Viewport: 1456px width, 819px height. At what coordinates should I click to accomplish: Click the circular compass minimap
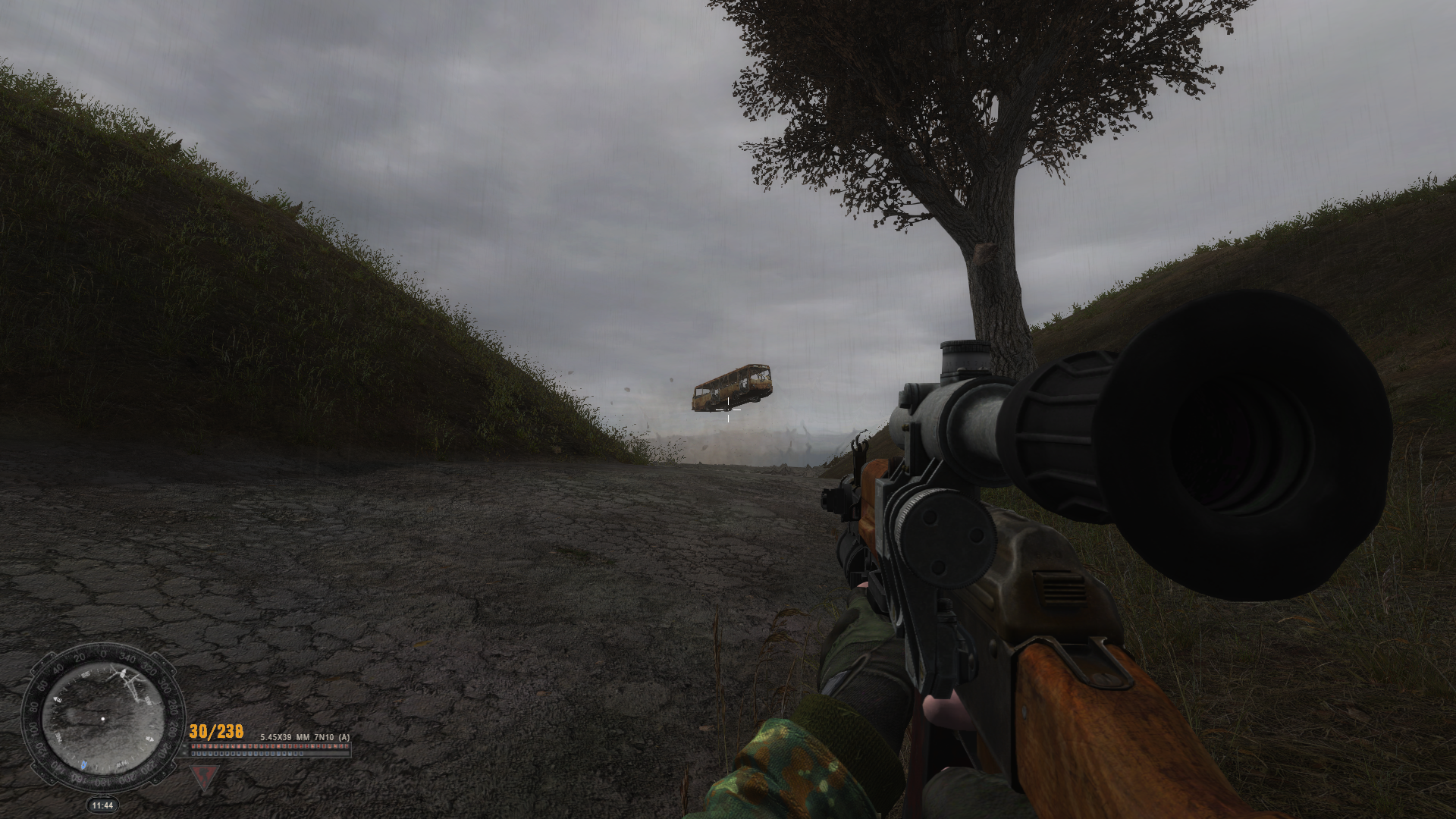(102, 718)
